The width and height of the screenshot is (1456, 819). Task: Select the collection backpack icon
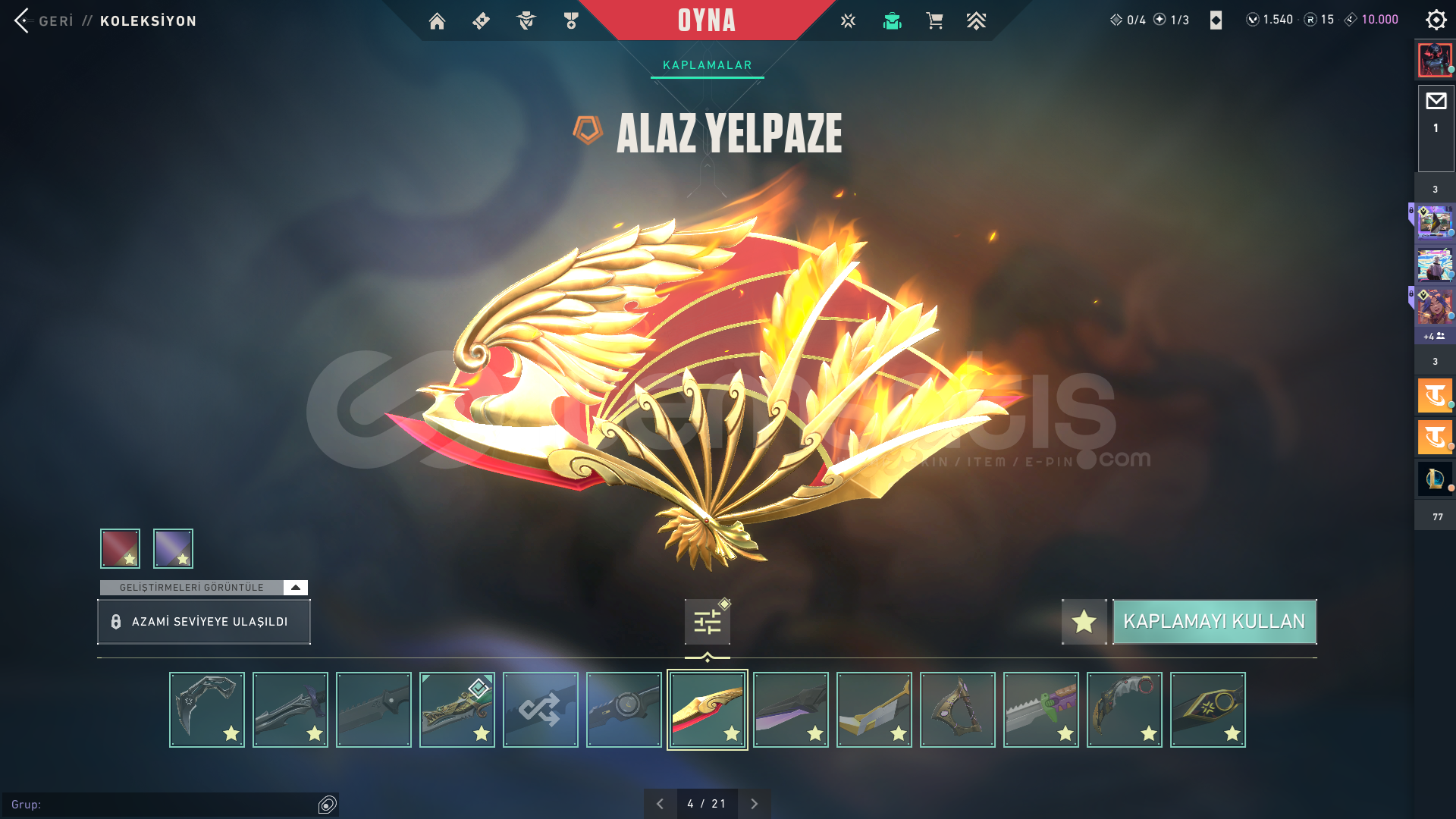coord(892,20)
